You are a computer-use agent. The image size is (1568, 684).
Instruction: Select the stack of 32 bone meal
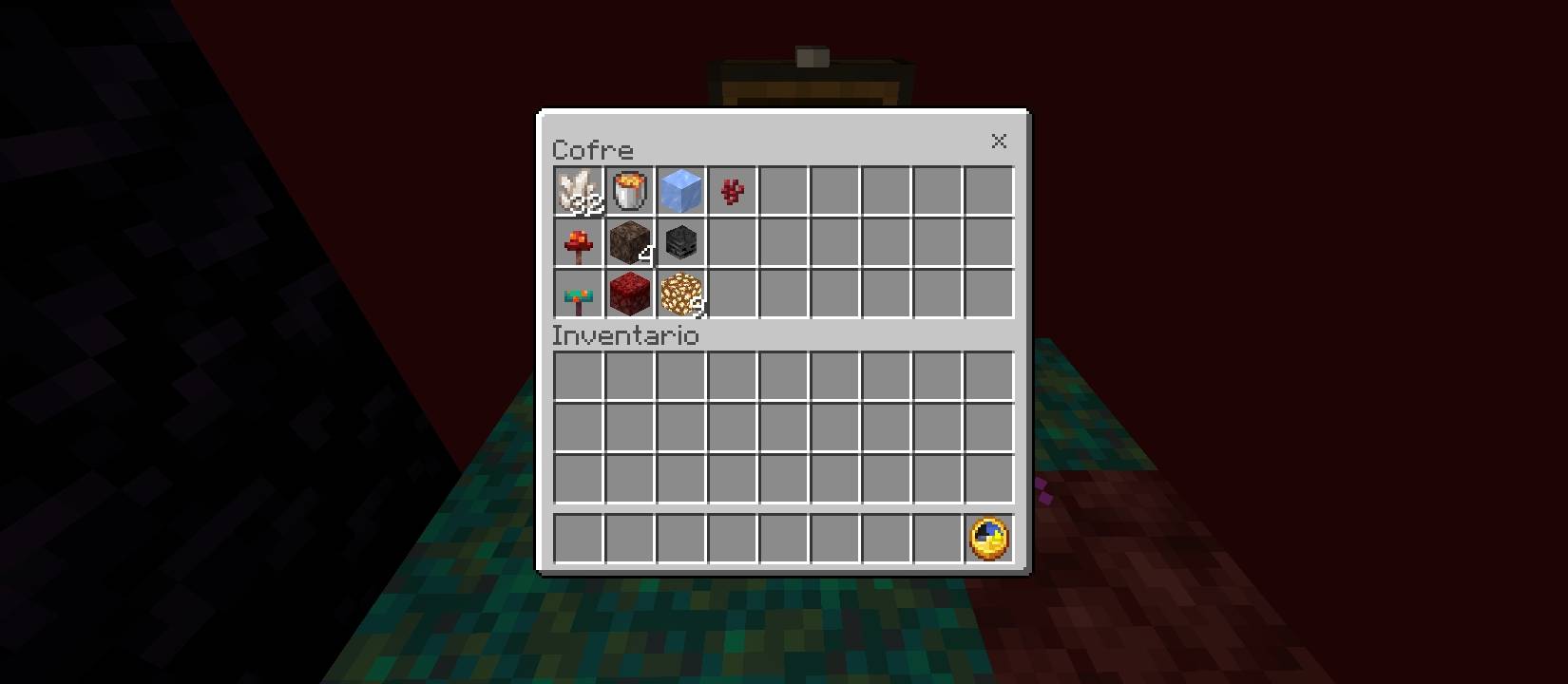tap(580, 190)
